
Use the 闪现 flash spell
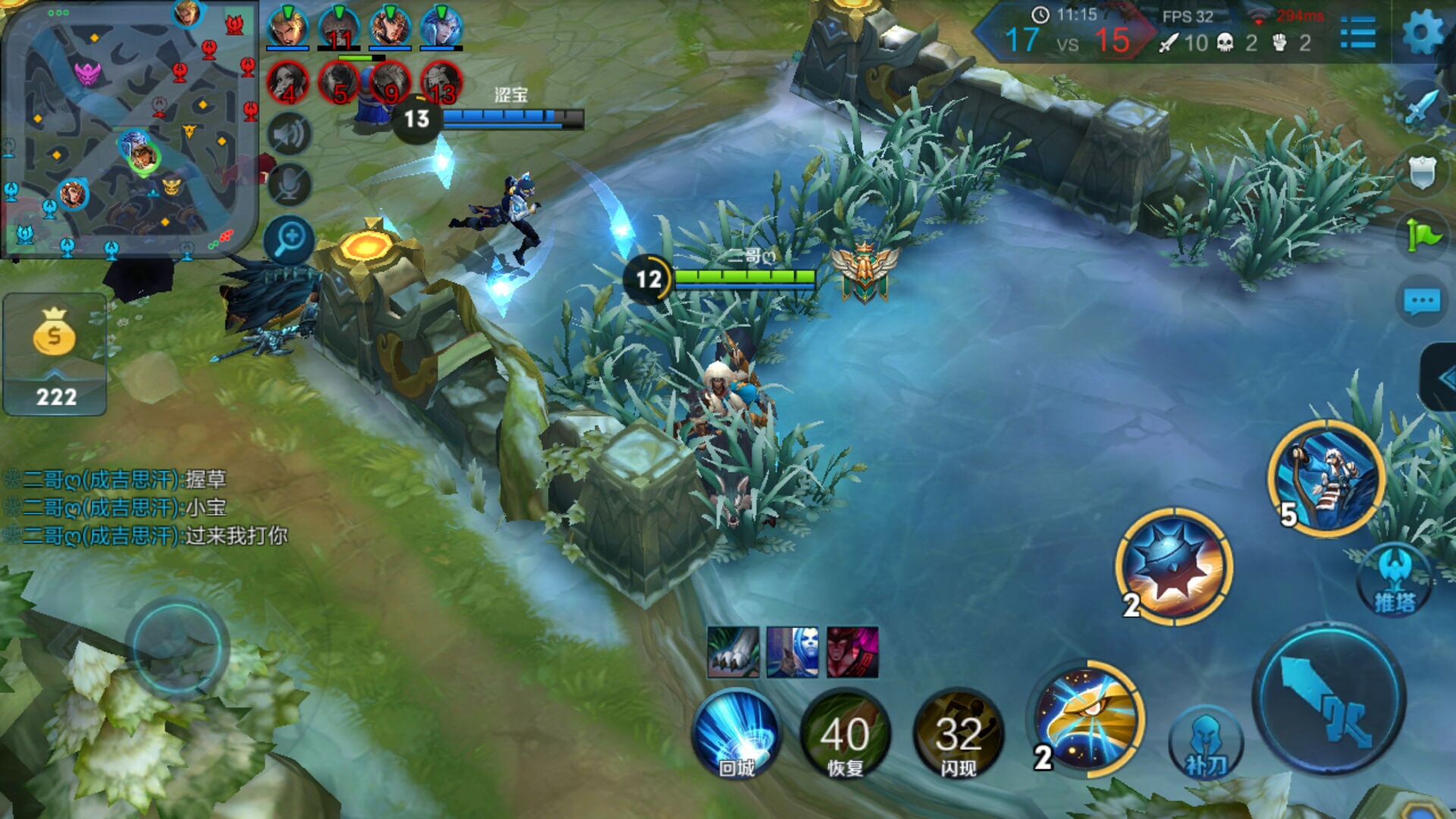click(x=959, y=734)
